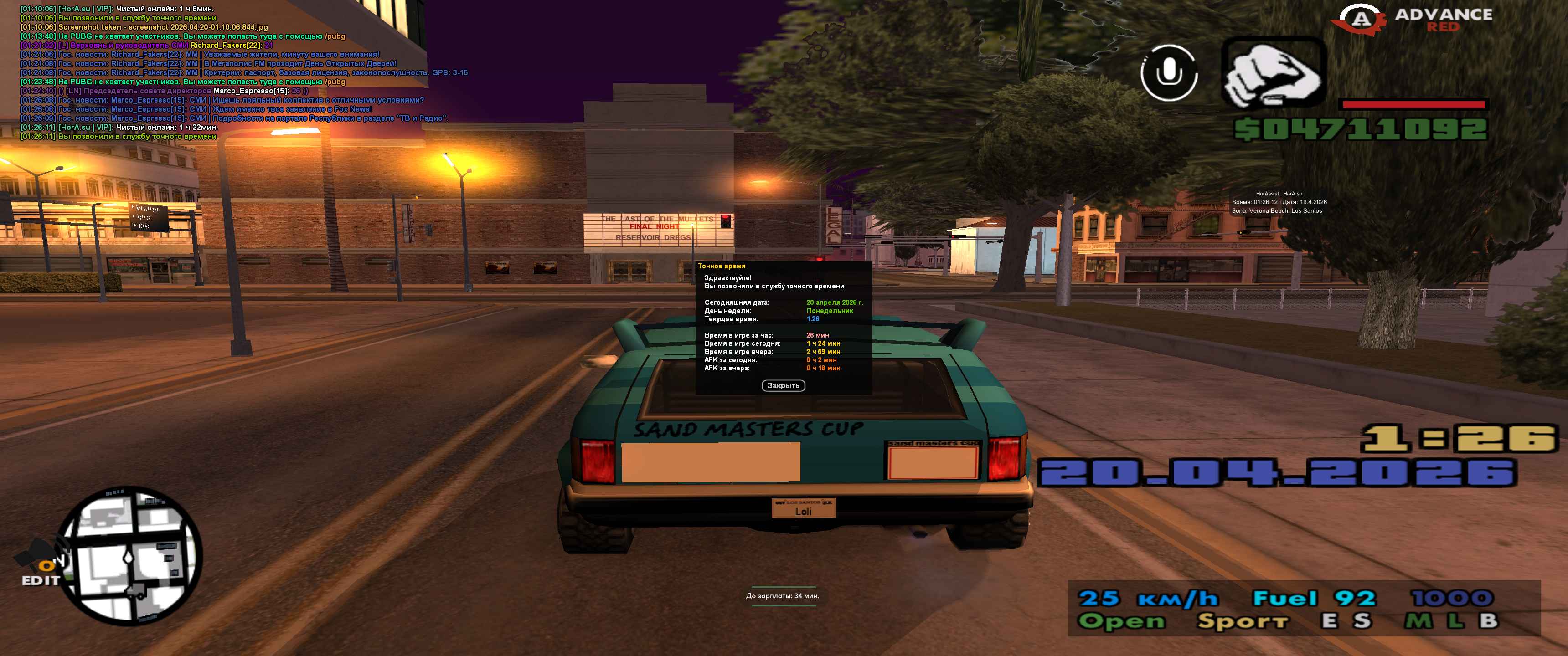Click the Advance Red server logo

1412,20
